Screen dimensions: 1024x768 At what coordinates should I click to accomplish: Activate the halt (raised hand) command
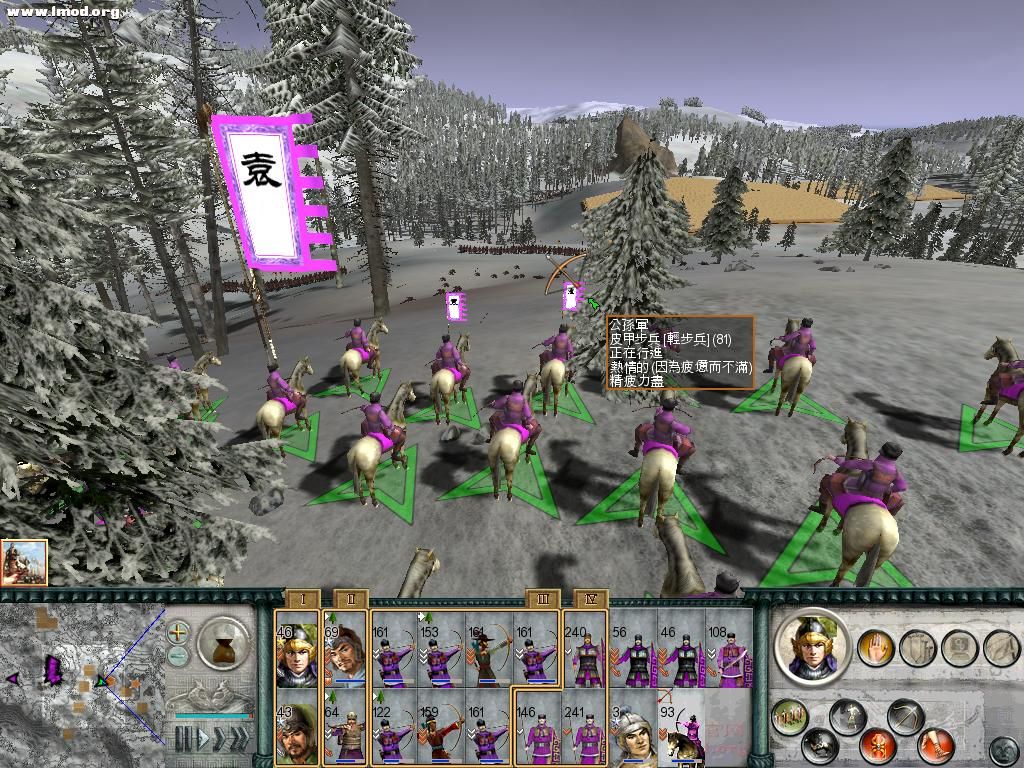pos(876,647)
